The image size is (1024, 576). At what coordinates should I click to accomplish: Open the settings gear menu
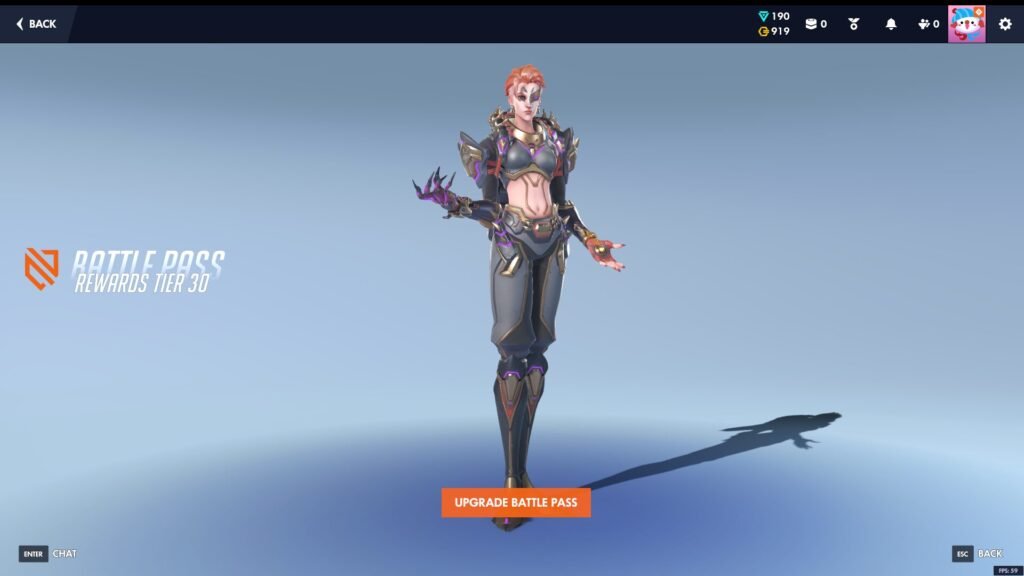click(1005, 24)
